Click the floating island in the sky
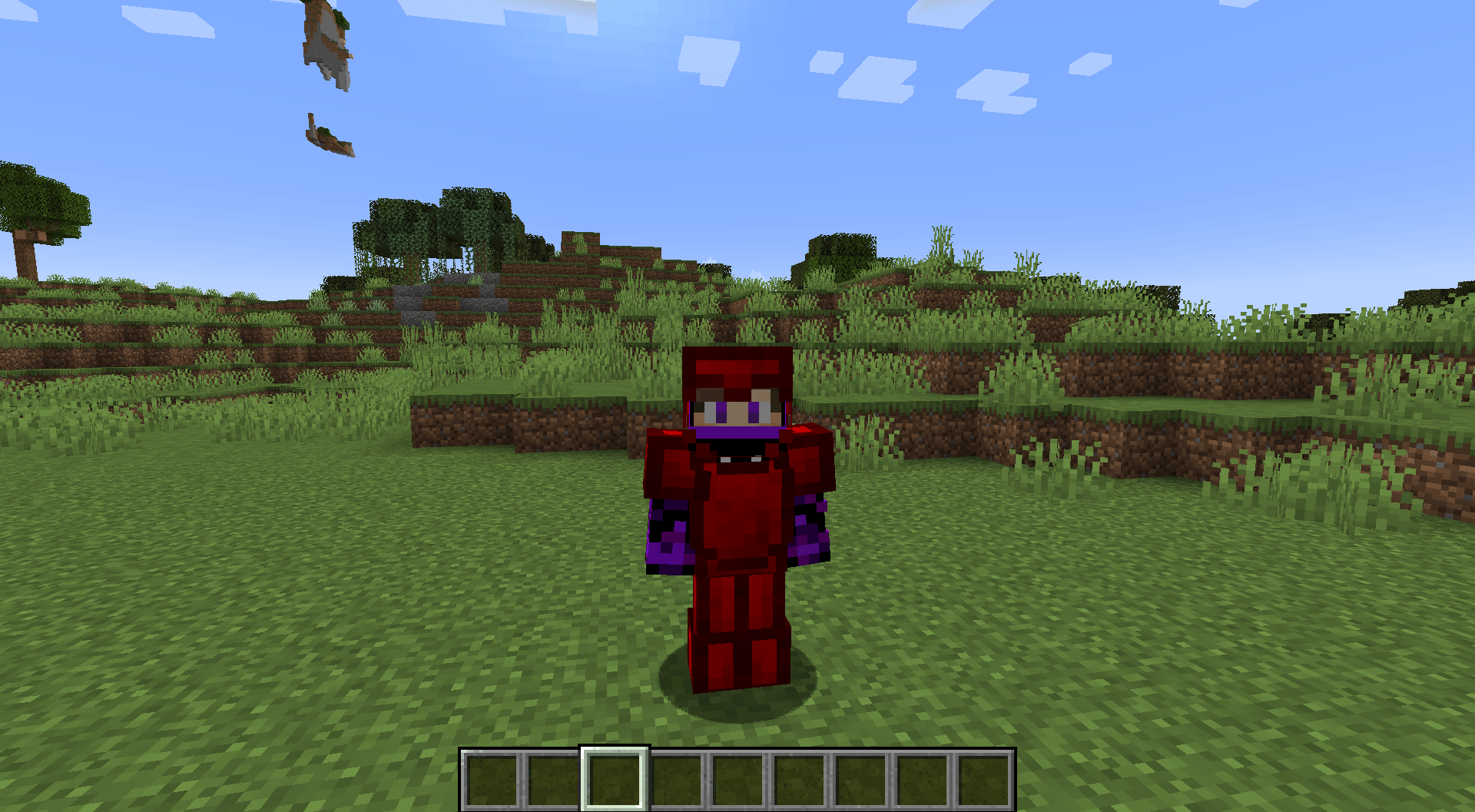The height and width of the screenshot is (812, 1475). click(x=326, y=42)
